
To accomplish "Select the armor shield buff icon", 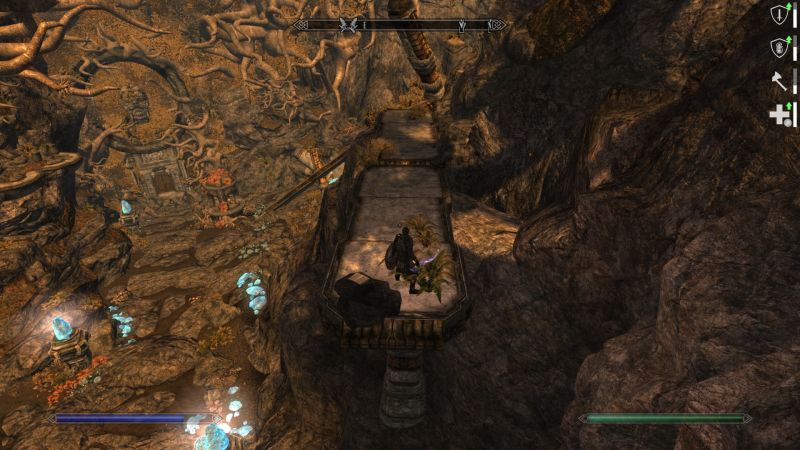I will [x=779, y=48].
